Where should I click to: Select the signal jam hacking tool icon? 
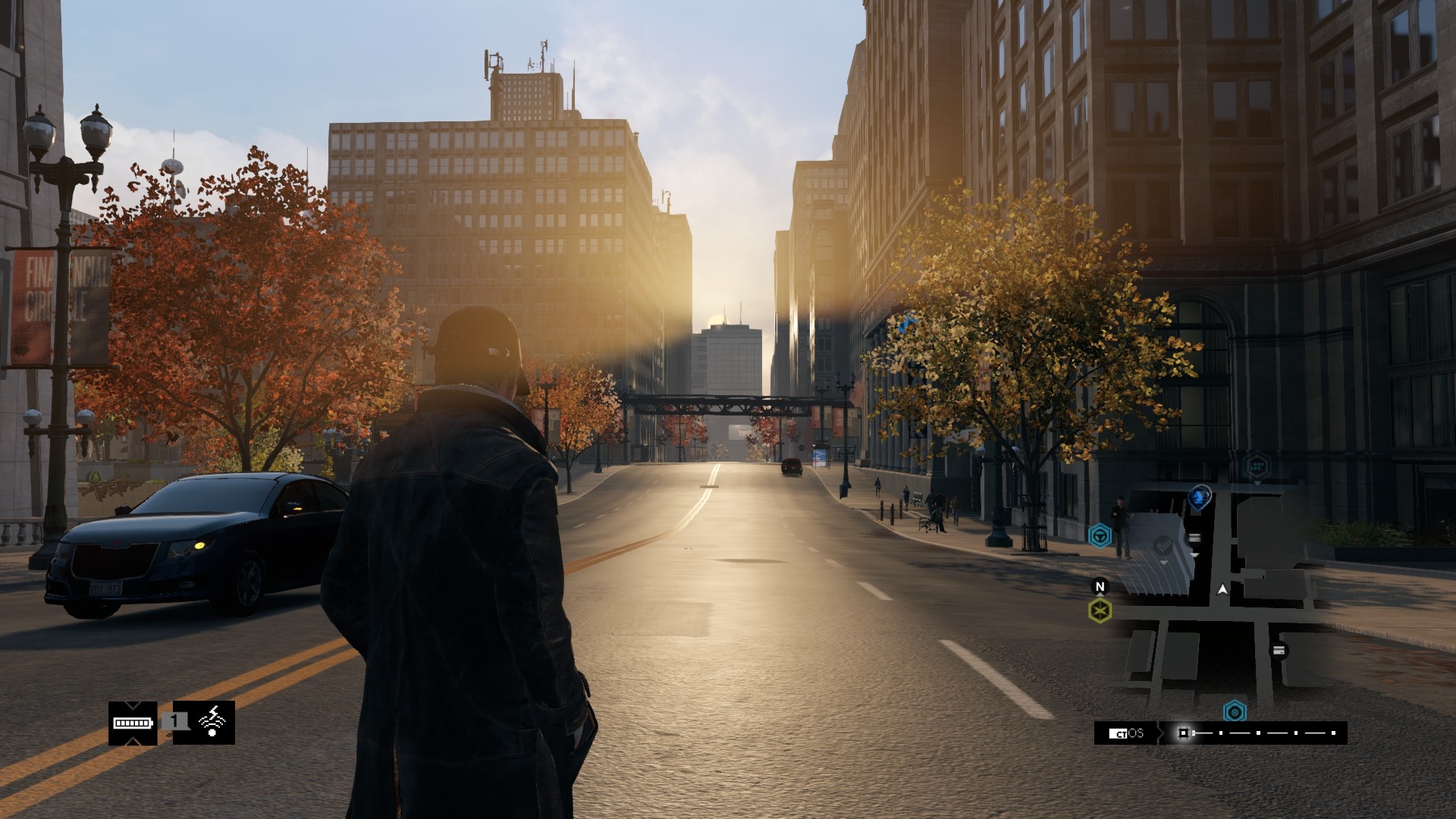tap(213, 722)
